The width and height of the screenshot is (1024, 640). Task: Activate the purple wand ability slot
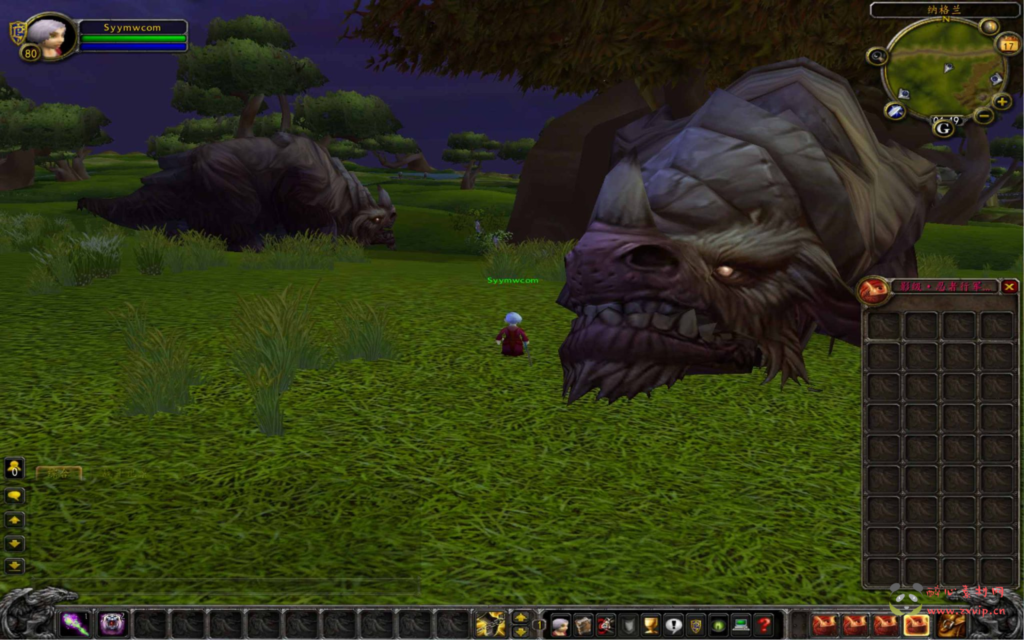tap(74, 625)
